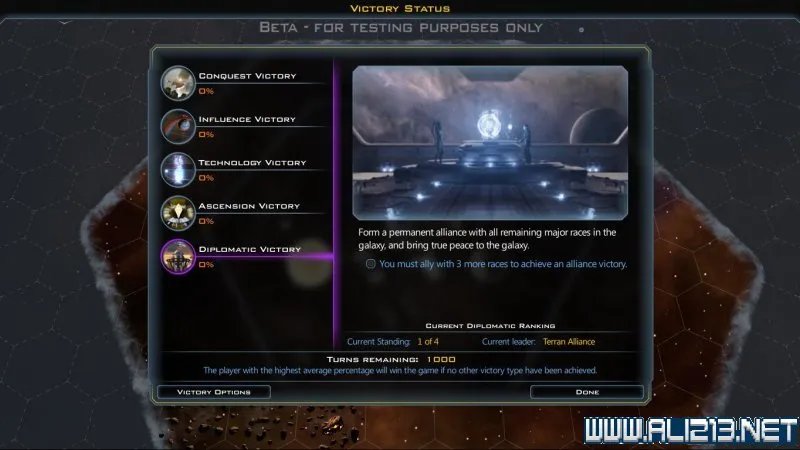Image resolution: width=800 pixels, height=450 pixels.
Task: Toggle the ally with 3 more races checkbox
Action: (x=371, y=264)
